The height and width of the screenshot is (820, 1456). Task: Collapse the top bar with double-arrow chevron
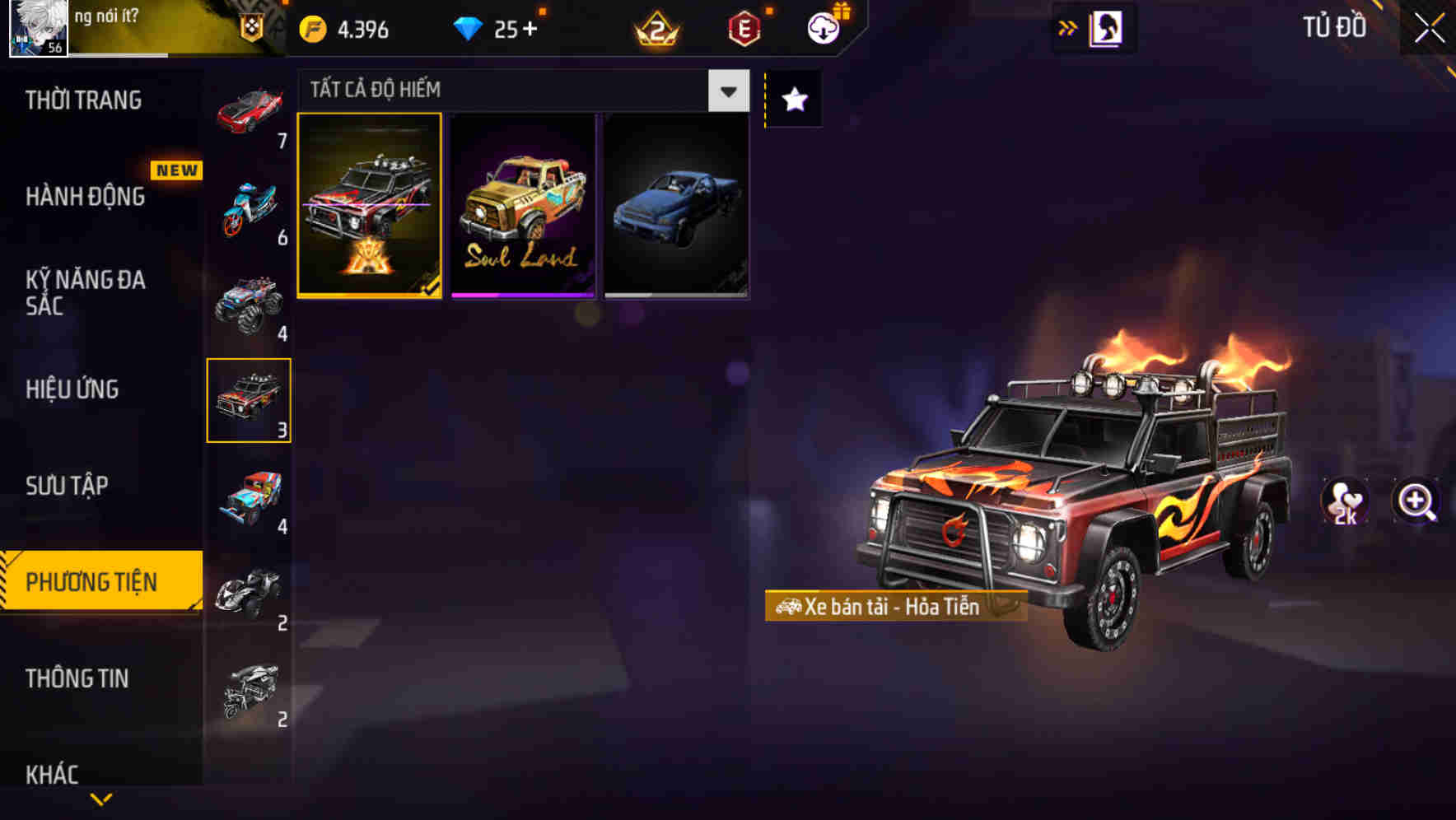pyautogui.click(x=1066, y=27)
